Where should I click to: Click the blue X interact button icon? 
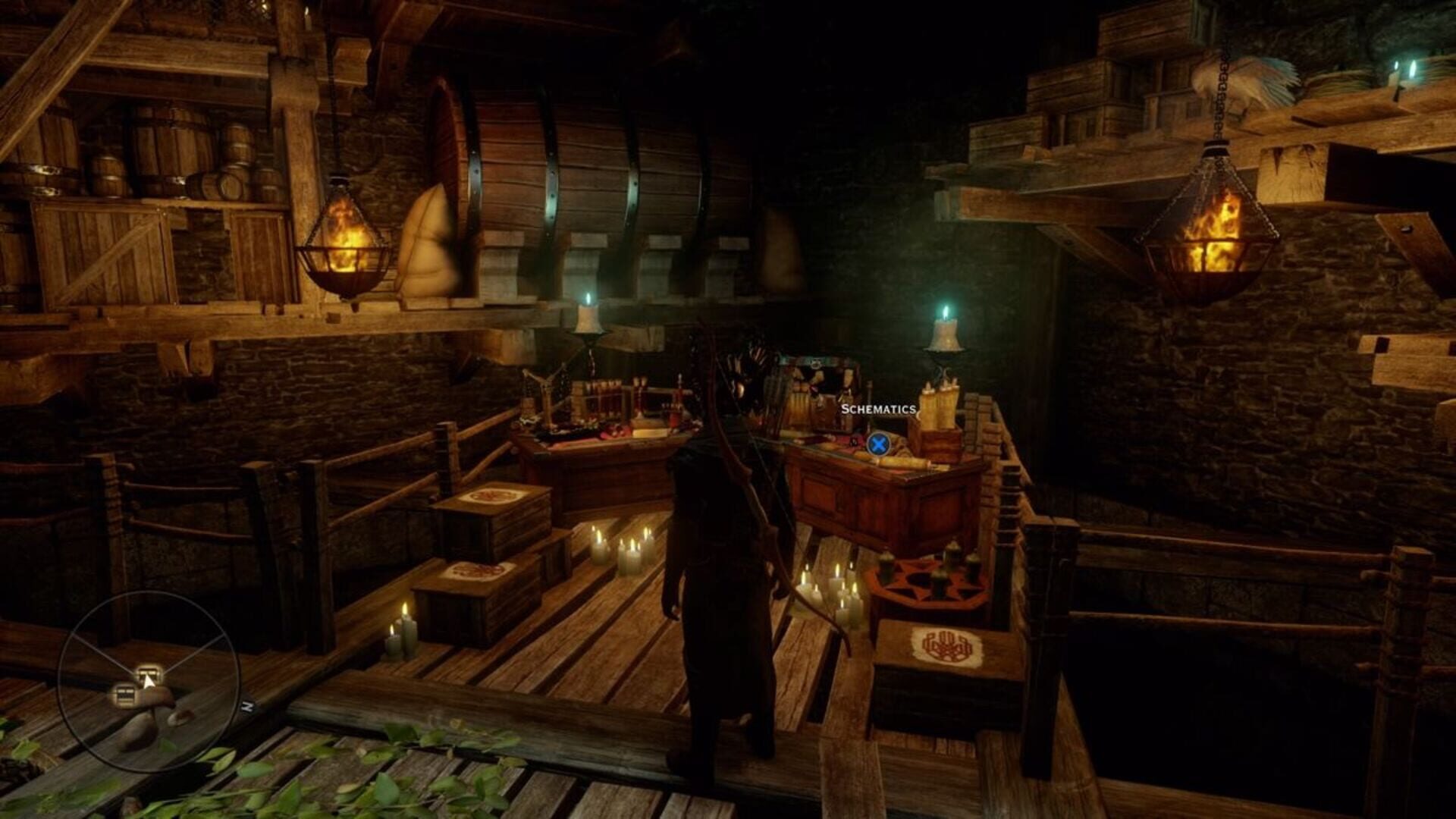877,444
